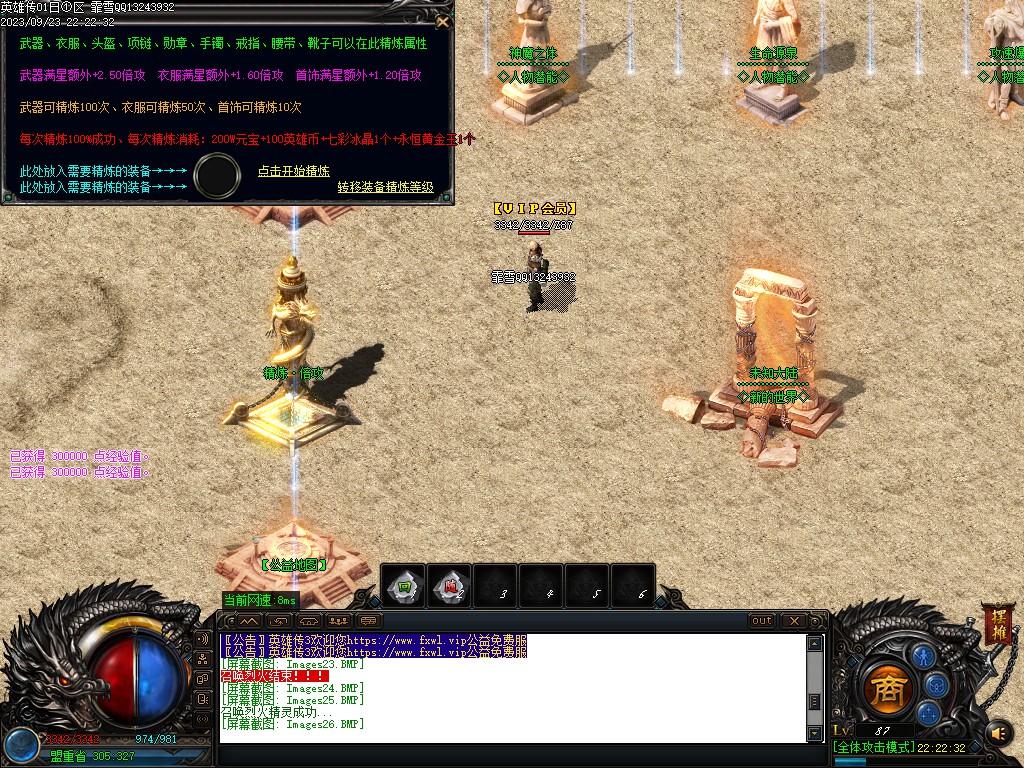Screen dimensions: 1024x768
Task: Open the 转移装备精炼等级 transfer link
Action: [385, 187]
